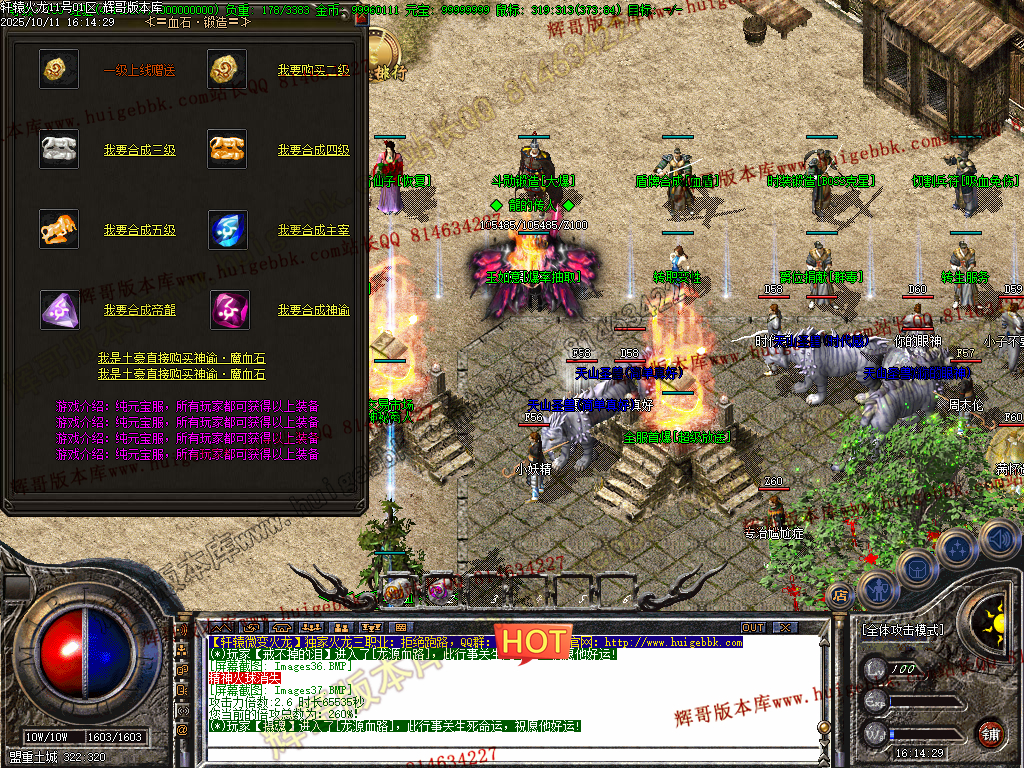Screen dimensions: 1024x768
Task: Open the skills sparkle round button
Action: pos(957,548)
